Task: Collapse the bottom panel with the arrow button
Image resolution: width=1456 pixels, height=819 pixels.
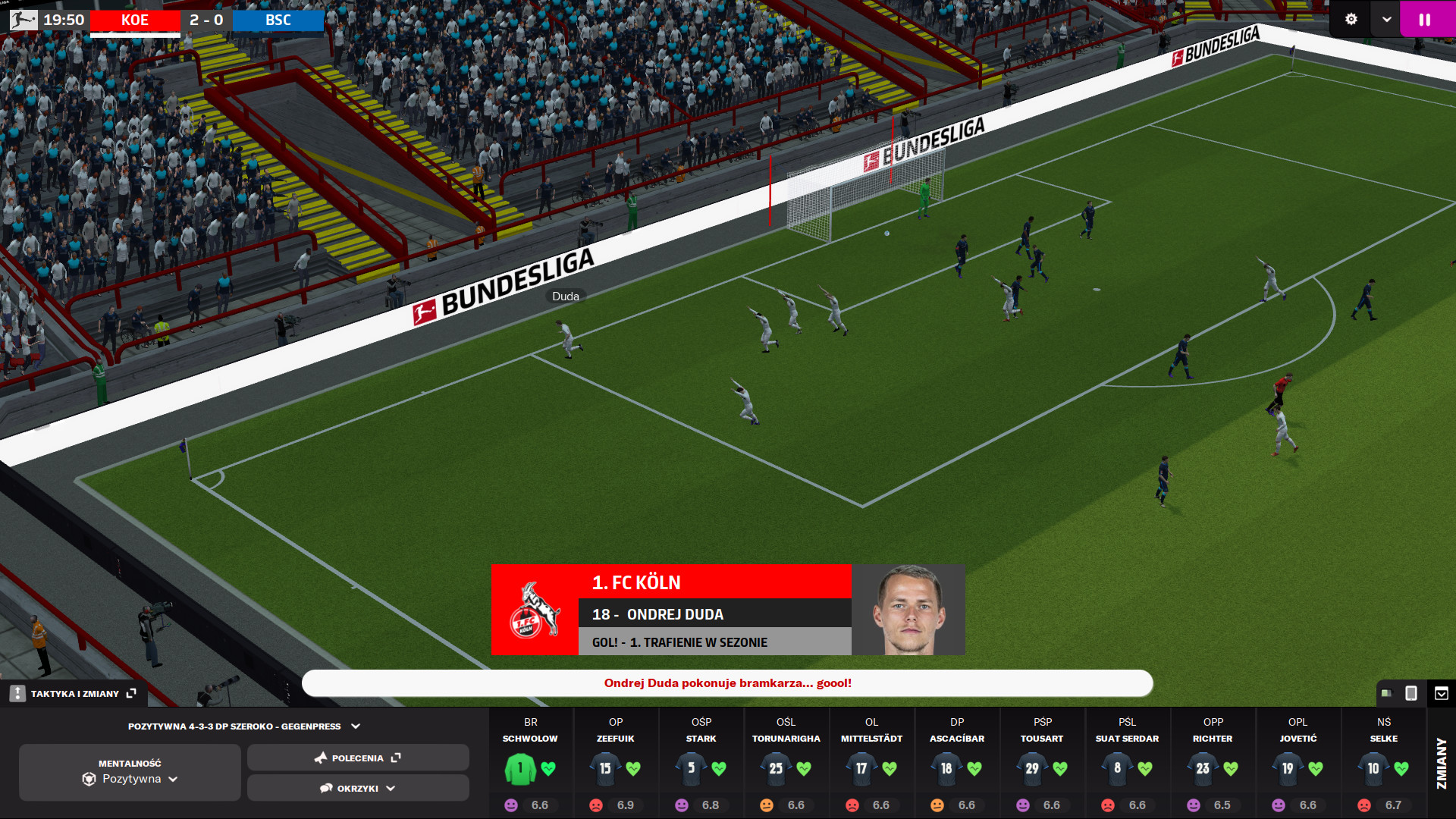Action: point(1442,693)
